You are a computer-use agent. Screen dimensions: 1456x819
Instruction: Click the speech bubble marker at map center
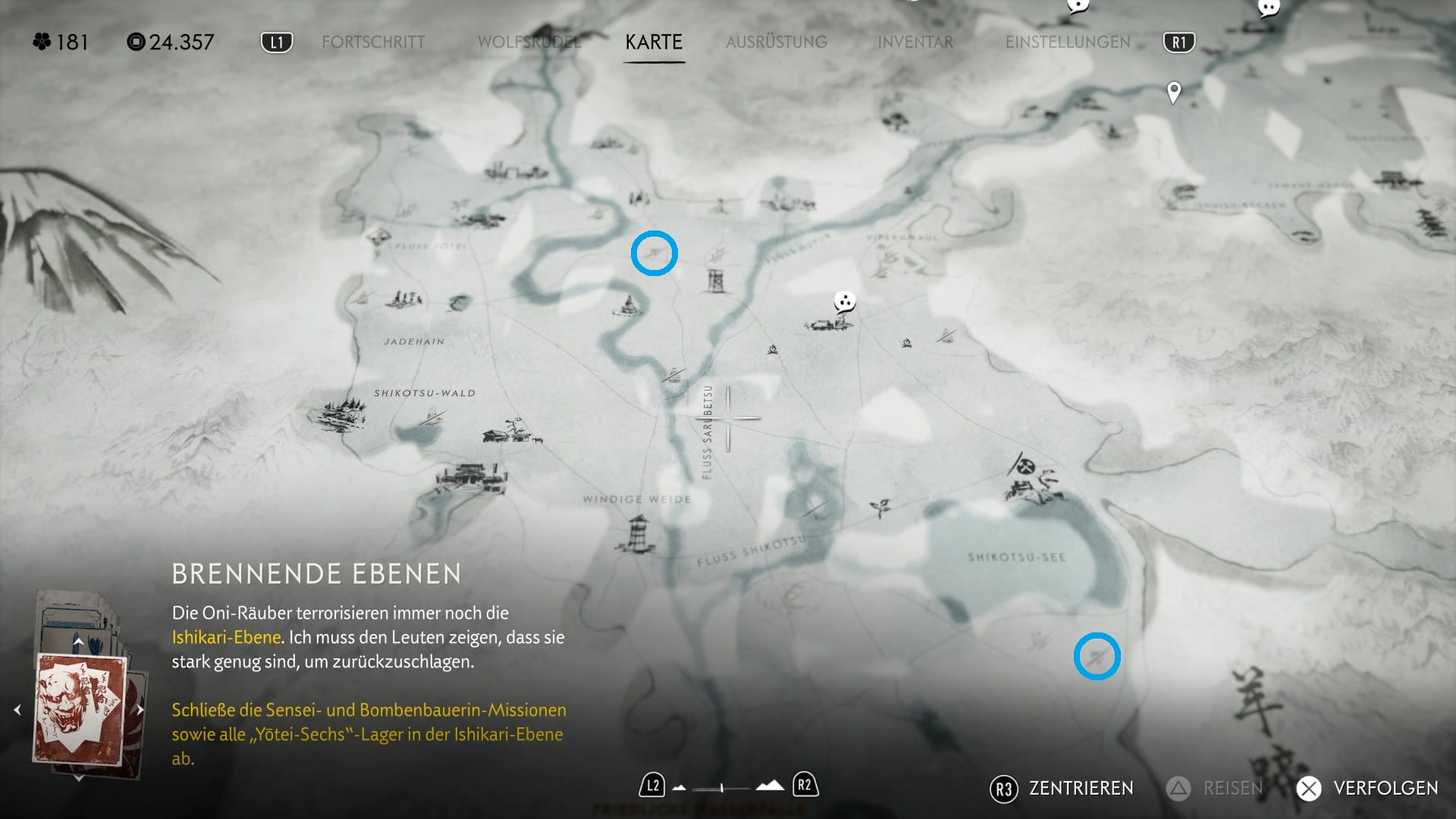click(x=845, y=302)
